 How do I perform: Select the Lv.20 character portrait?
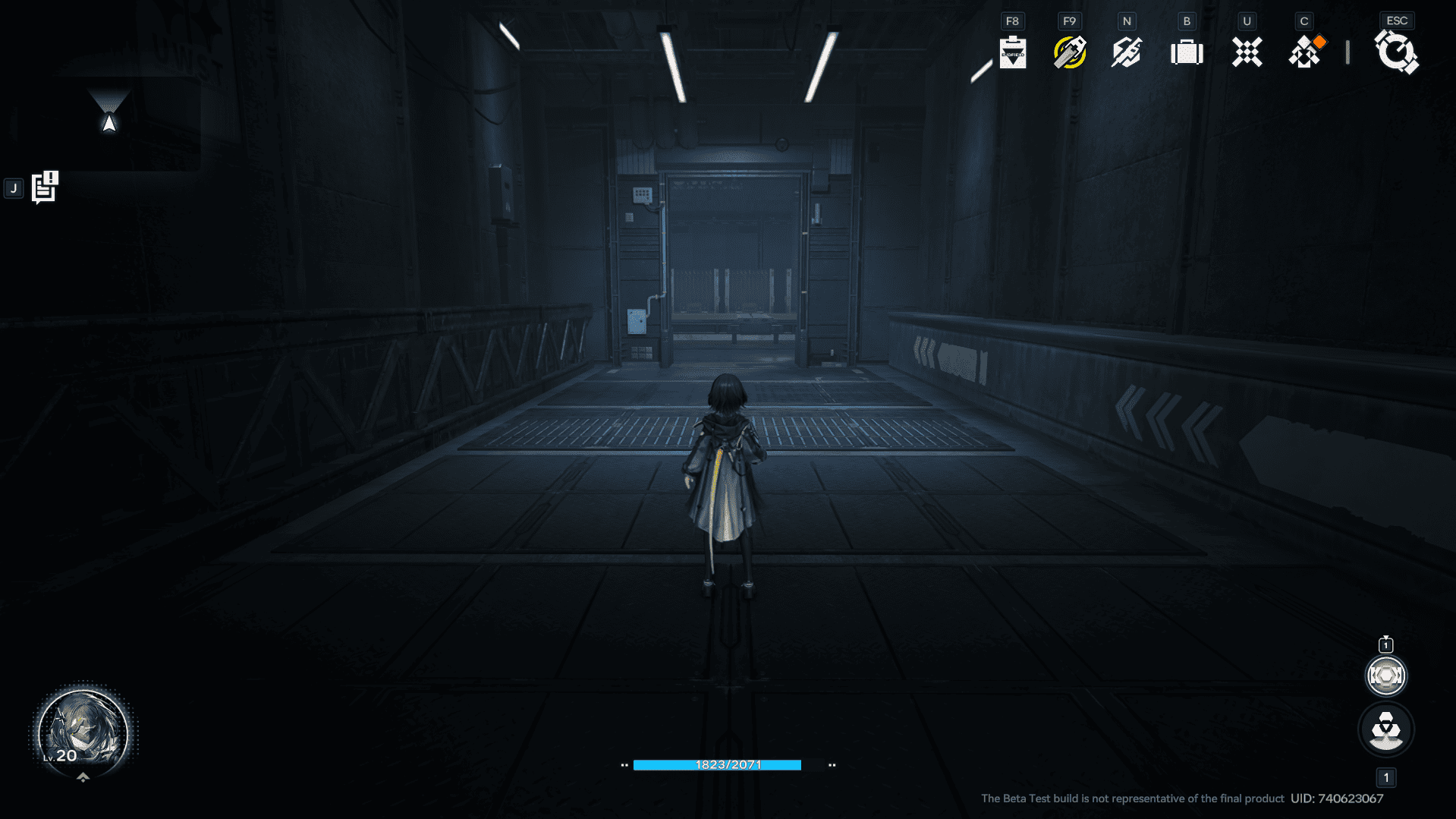[x=83, y=732]
